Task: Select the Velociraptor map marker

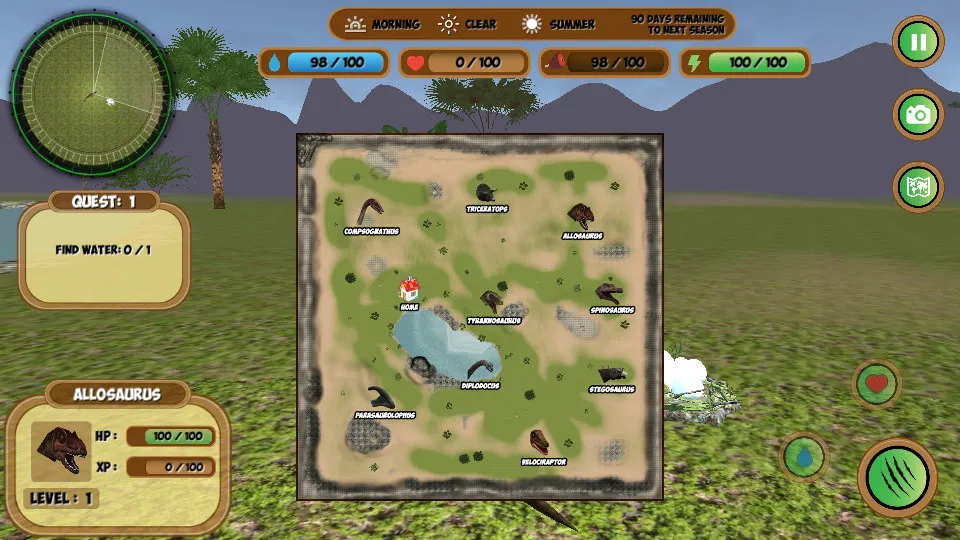Action: pyautogui.click(x=541, y=443)
